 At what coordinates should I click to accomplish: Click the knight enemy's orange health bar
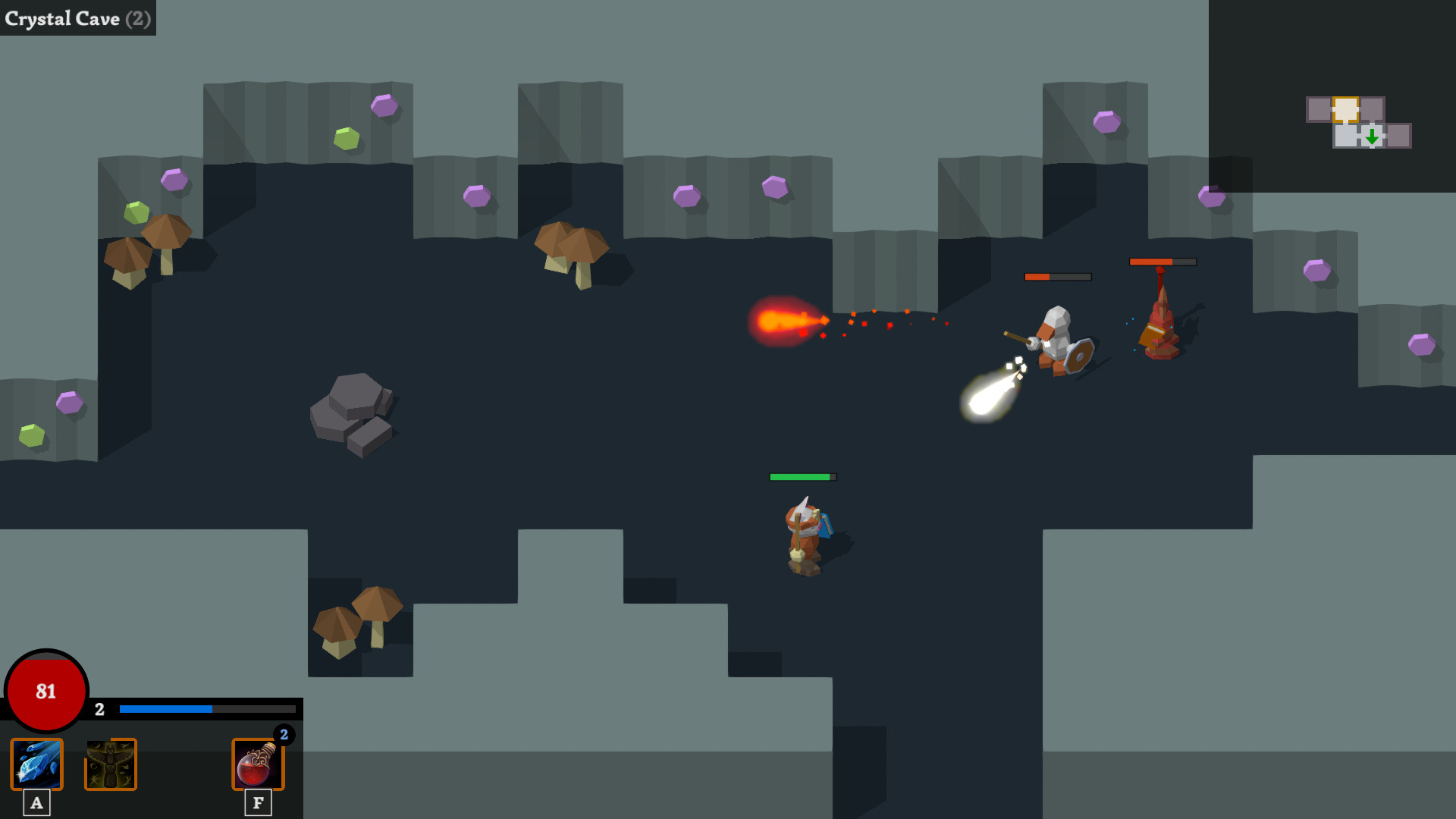pos(1057,278)
